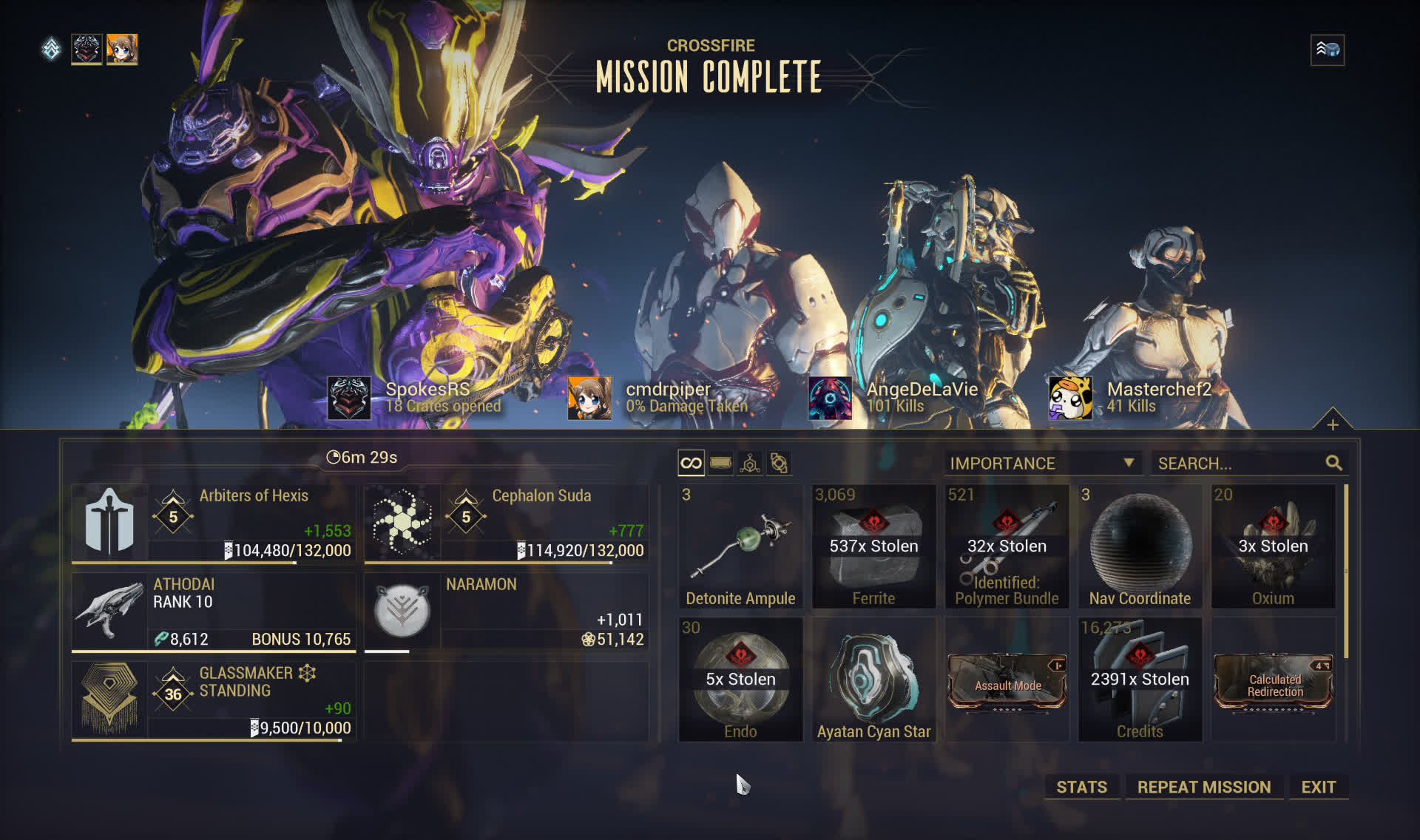This screenshot has width=1420, height=840.
Task: Focus the reward search field
Action: click(1240, 464)
